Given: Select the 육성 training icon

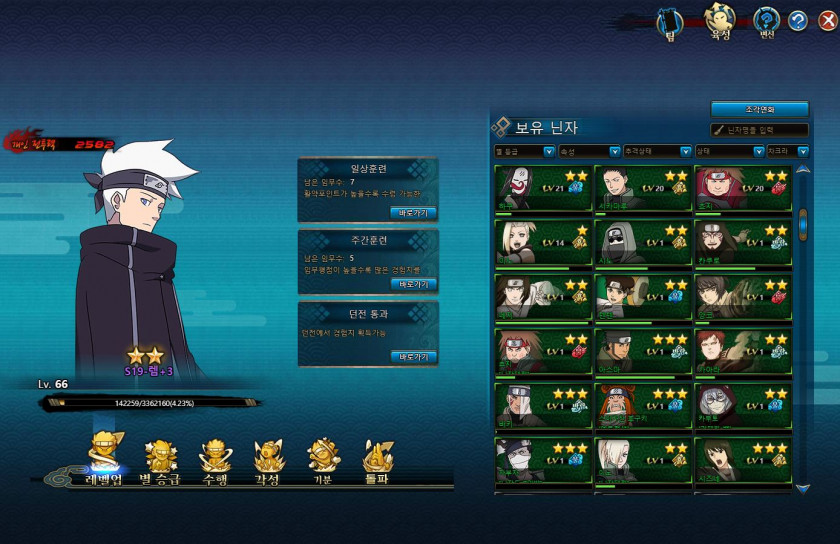Looking at the screenshot, I should (717, 20).
